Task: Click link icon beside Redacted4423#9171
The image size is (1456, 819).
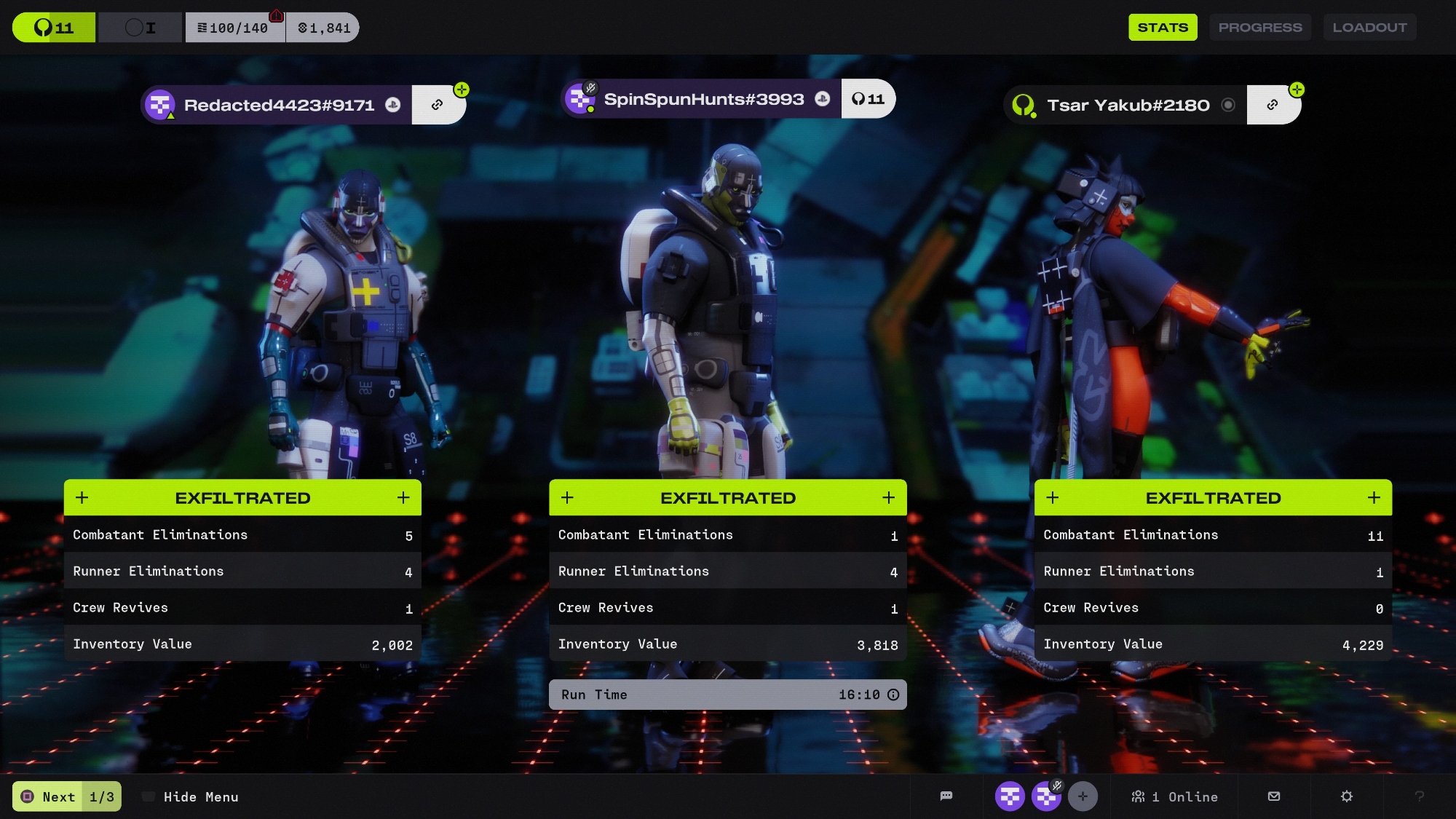Action: click(437, 105)
